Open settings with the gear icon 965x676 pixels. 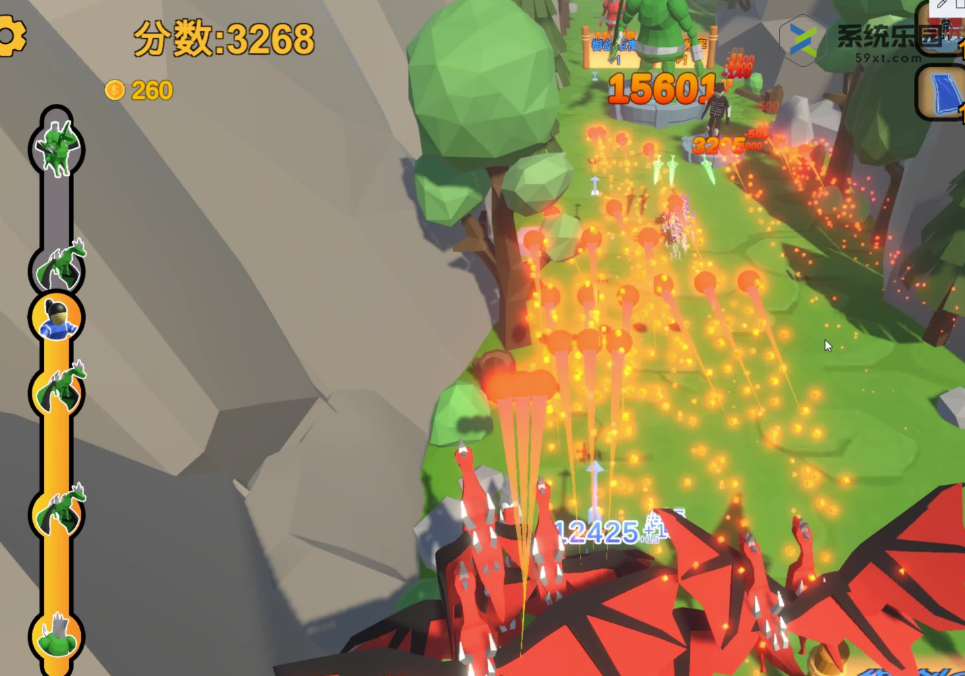point(10,37)
